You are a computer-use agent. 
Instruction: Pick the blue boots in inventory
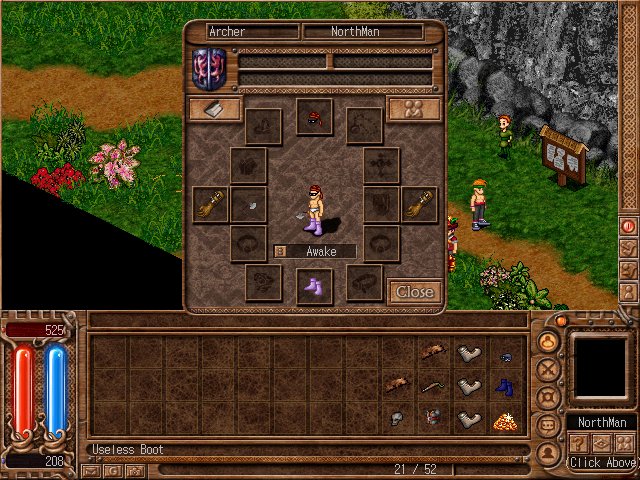coord(504,387)
